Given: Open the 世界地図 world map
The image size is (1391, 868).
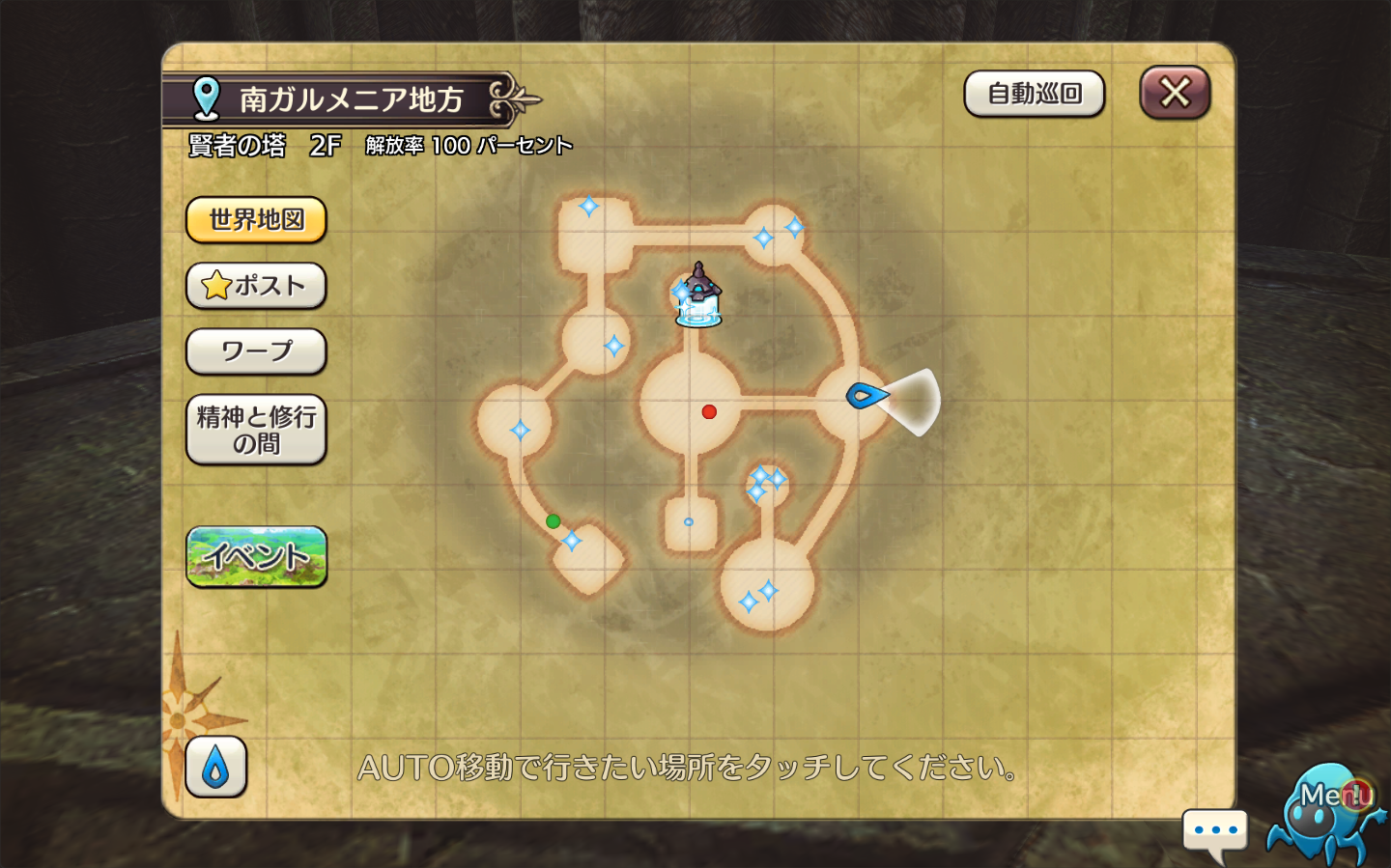Looking at the screenshot, I should point(256,220).
